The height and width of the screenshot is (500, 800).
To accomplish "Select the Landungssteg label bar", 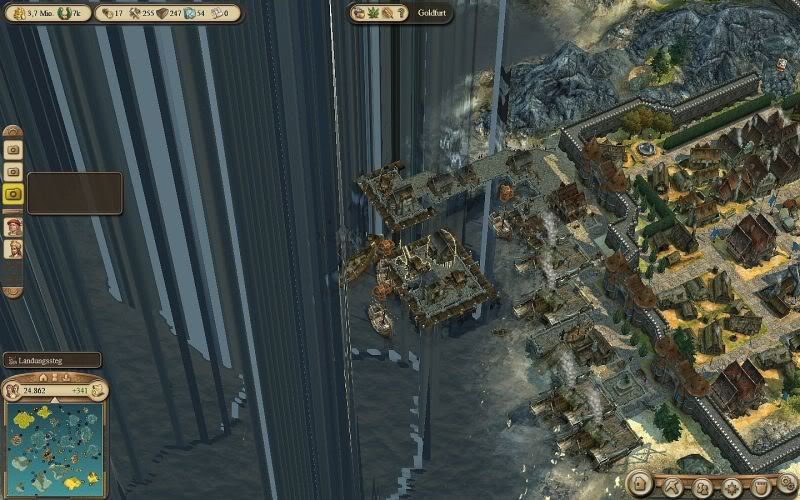I will tap(52, 360).
